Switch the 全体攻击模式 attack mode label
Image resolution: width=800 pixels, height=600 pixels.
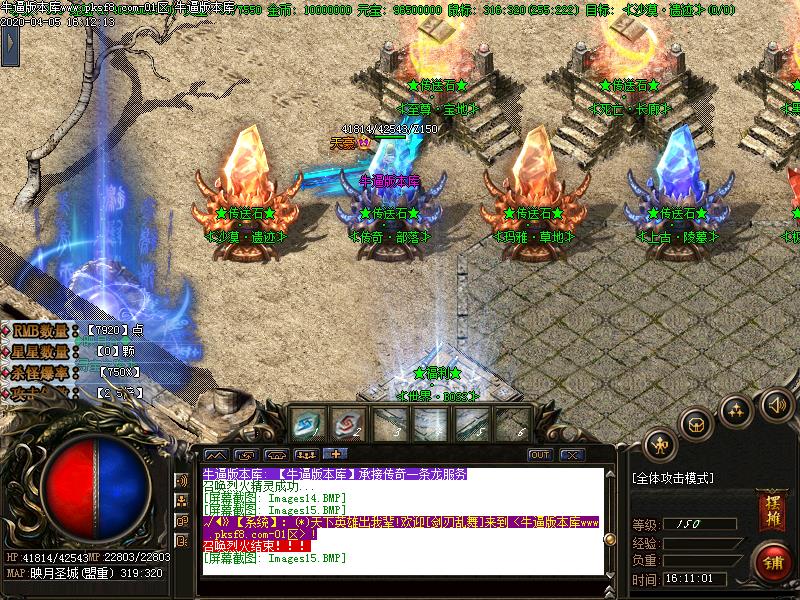672,478
